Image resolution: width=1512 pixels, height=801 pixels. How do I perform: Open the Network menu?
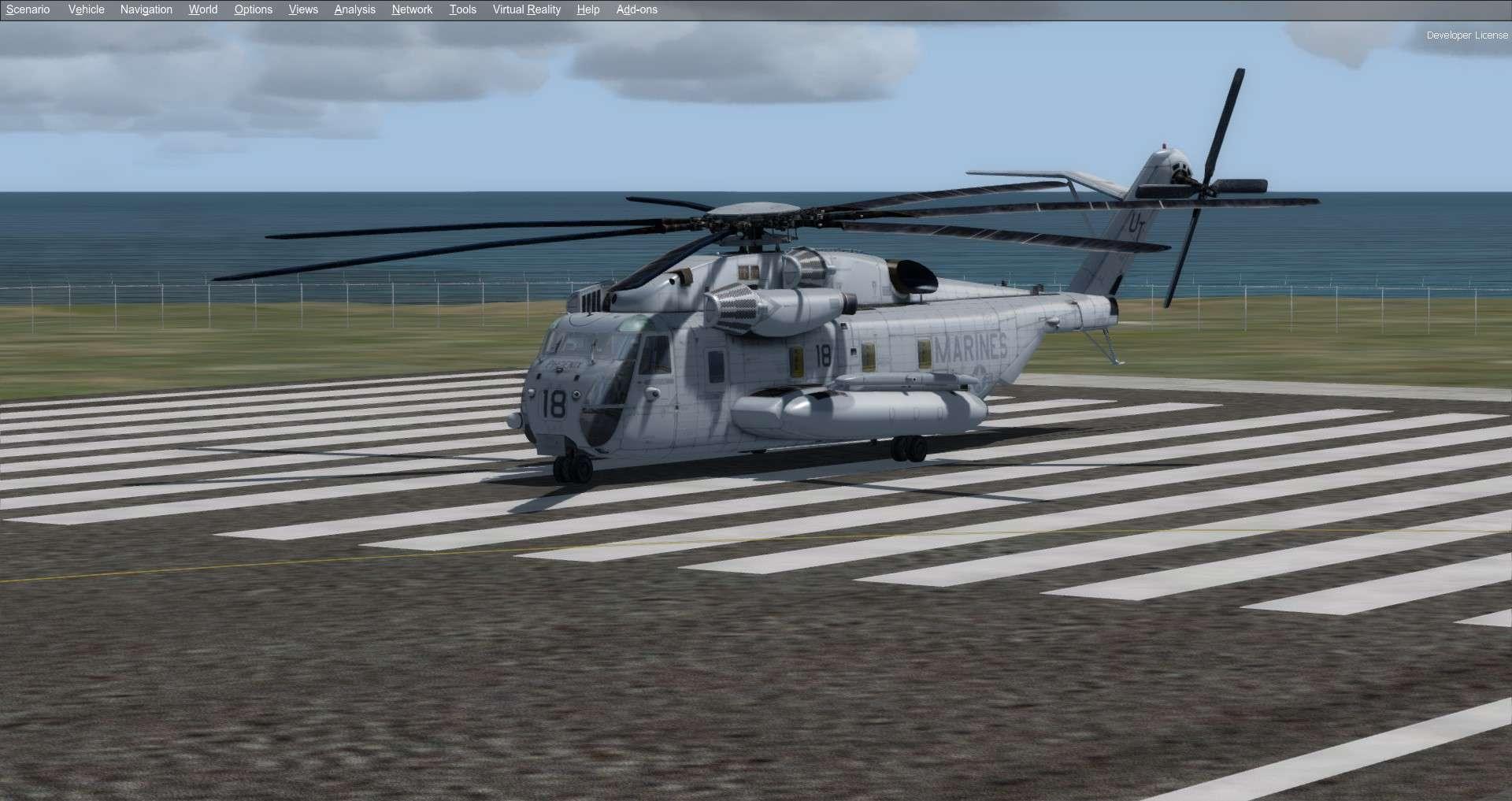click(x=411, y=9)
